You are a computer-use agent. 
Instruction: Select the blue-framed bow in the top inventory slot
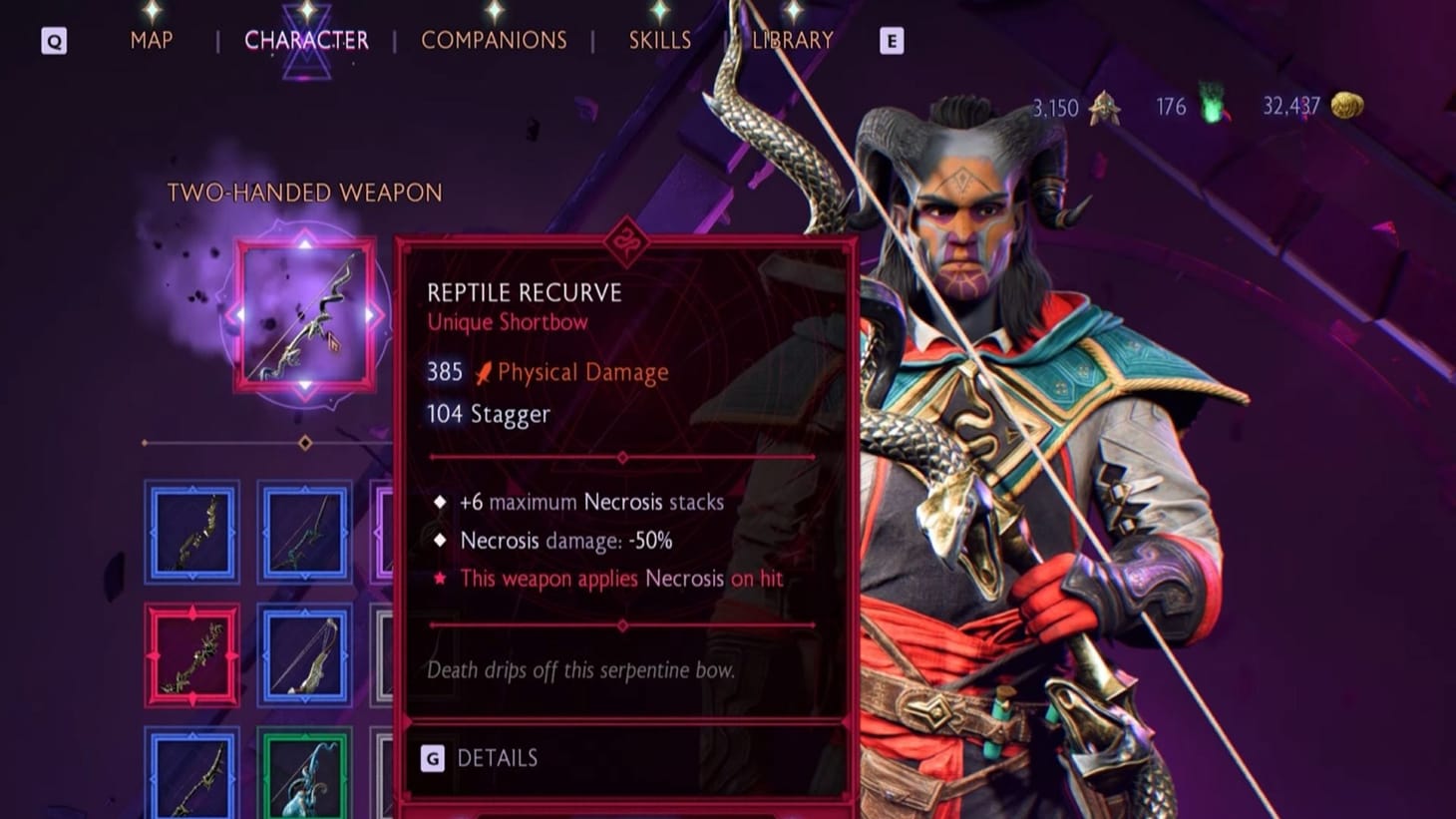191,534
